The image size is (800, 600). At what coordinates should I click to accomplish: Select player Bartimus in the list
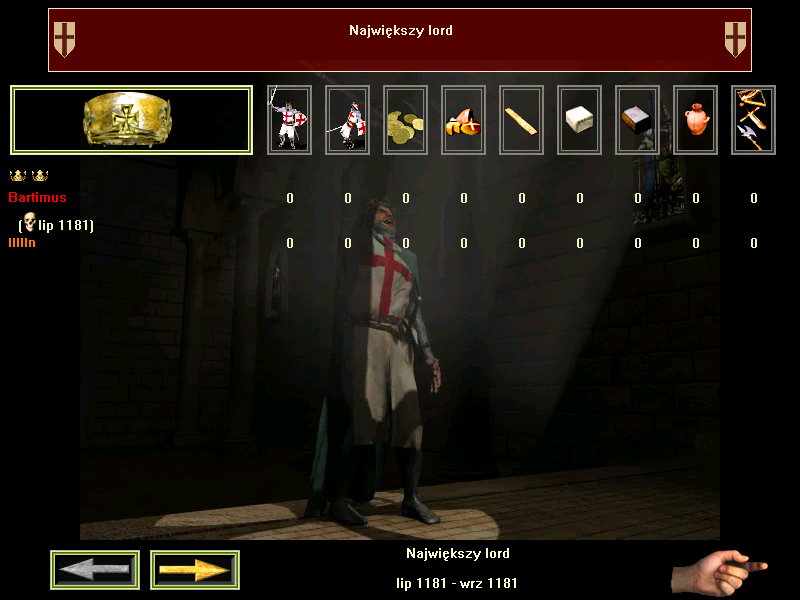coord(38,198)
